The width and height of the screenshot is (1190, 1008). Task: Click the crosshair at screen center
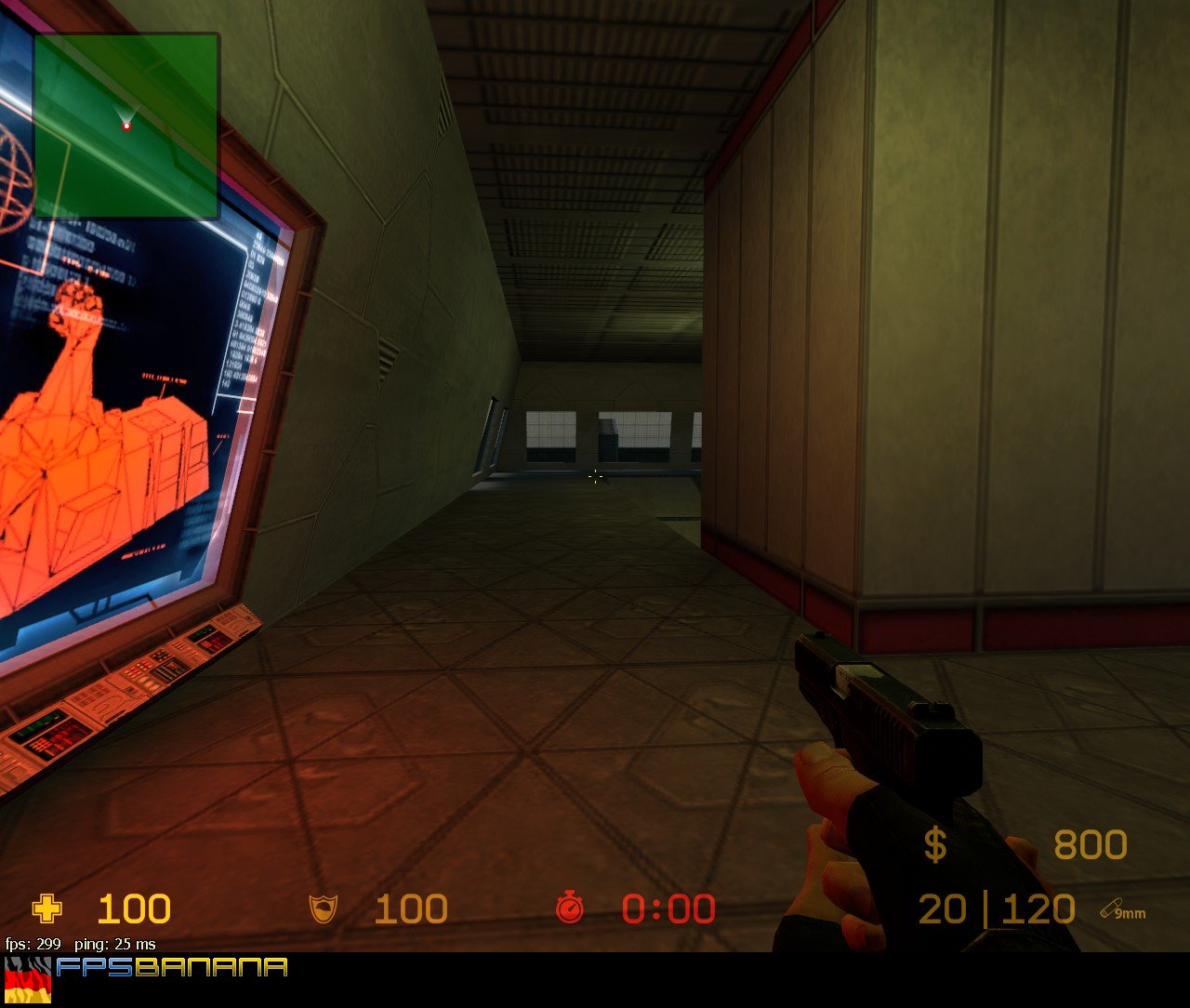pyautogui.click(x=595, y=476)
